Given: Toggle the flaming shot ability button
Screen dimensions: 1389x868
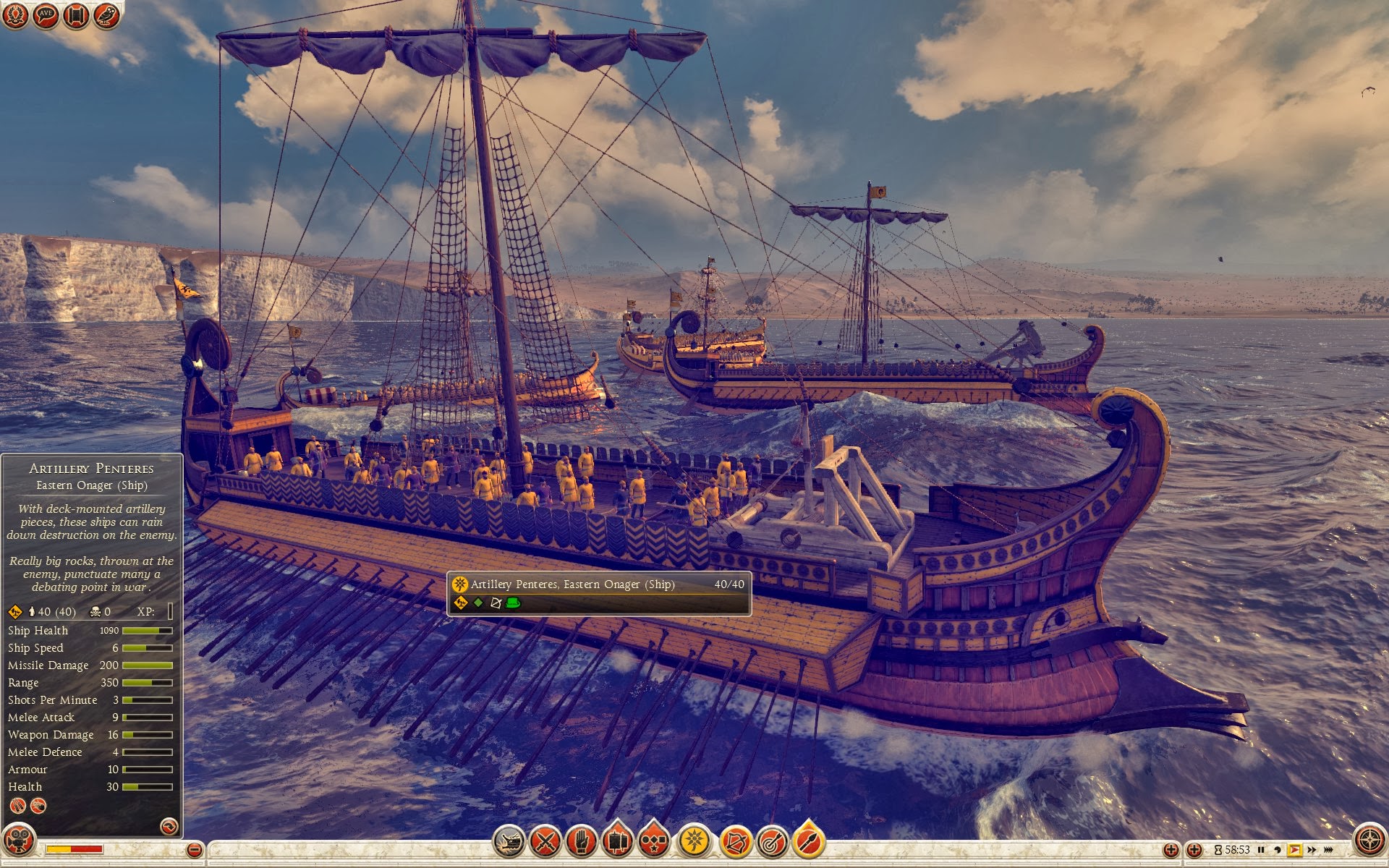Looking at the screenshot, I should [808, 841].
